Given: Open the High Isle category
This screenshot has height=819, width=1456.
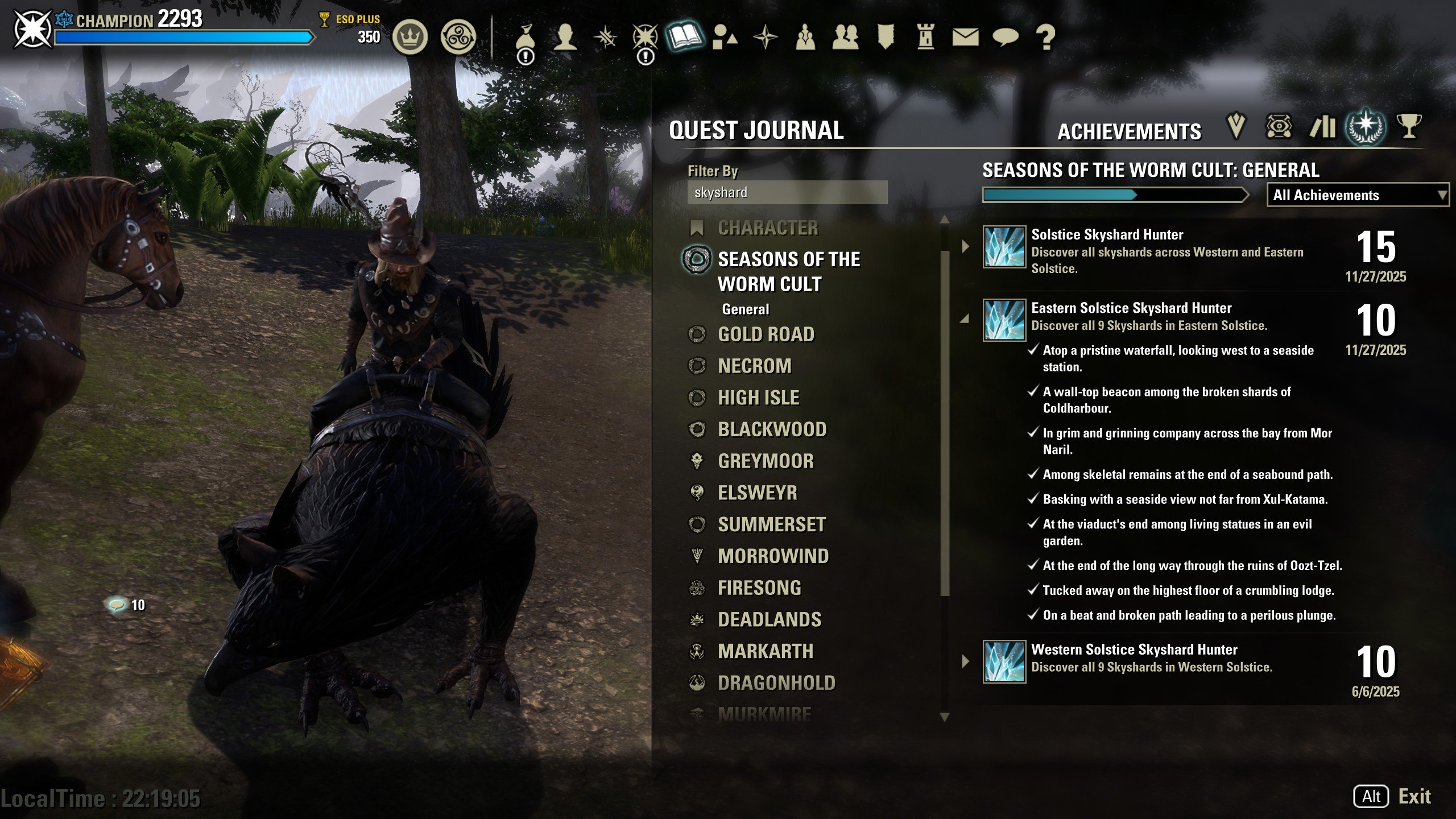Looking at the screenshot, I should point(758,398).
